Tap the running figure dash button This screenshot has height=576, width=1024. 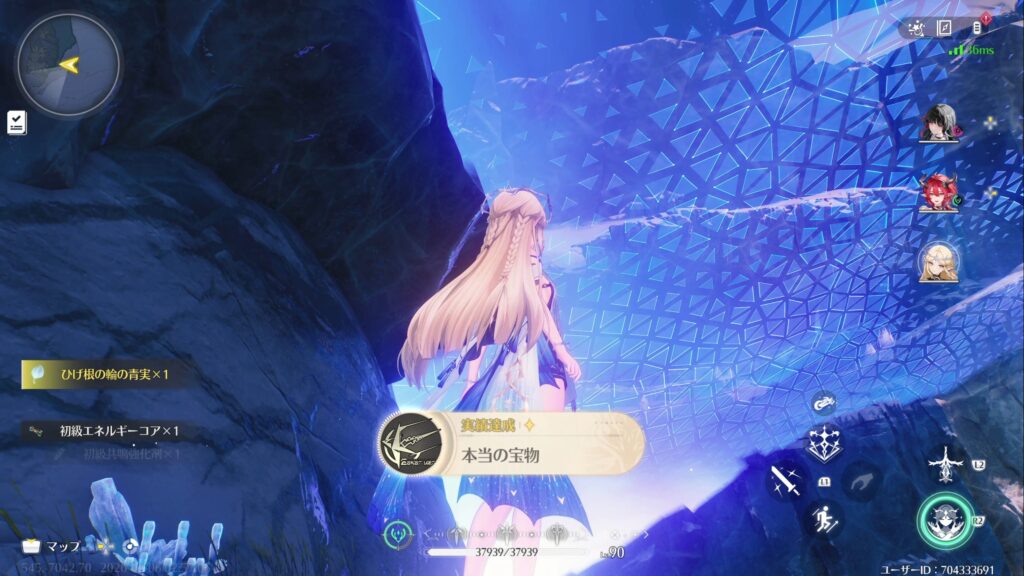click(822, 518)
